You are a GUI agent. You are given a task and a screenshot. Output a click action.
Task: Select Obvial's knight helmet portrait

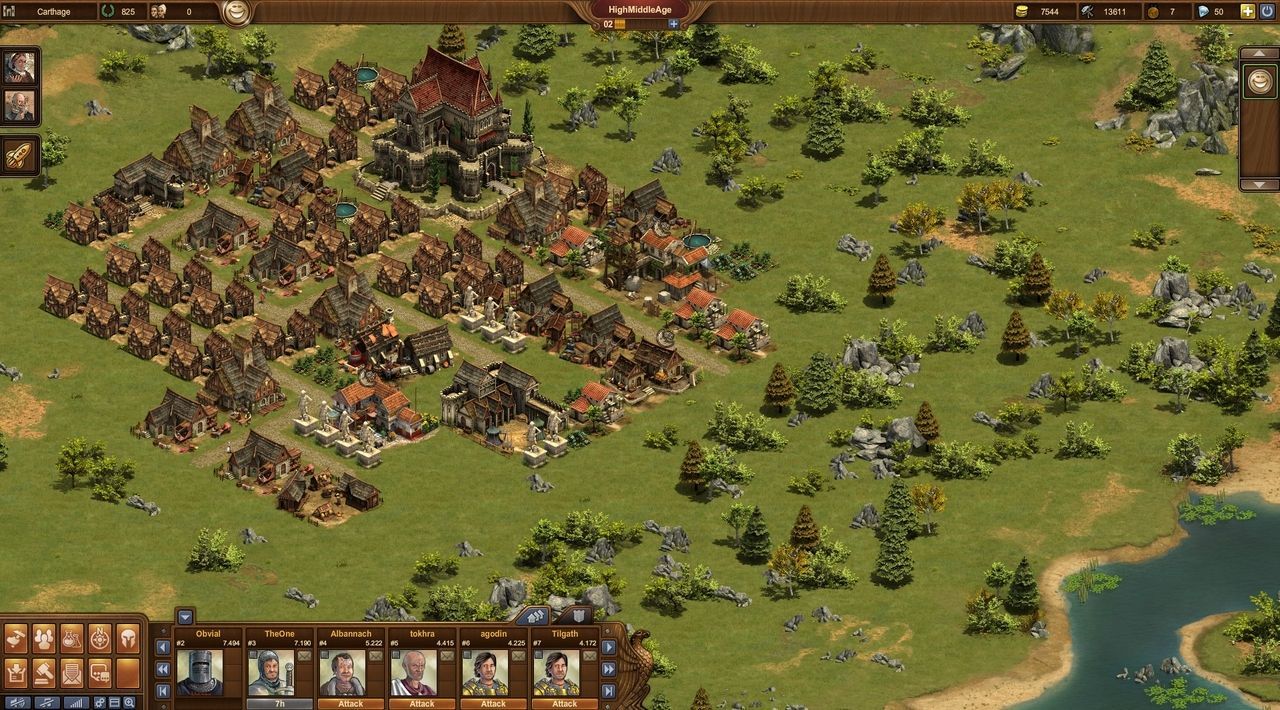point(200,672)
